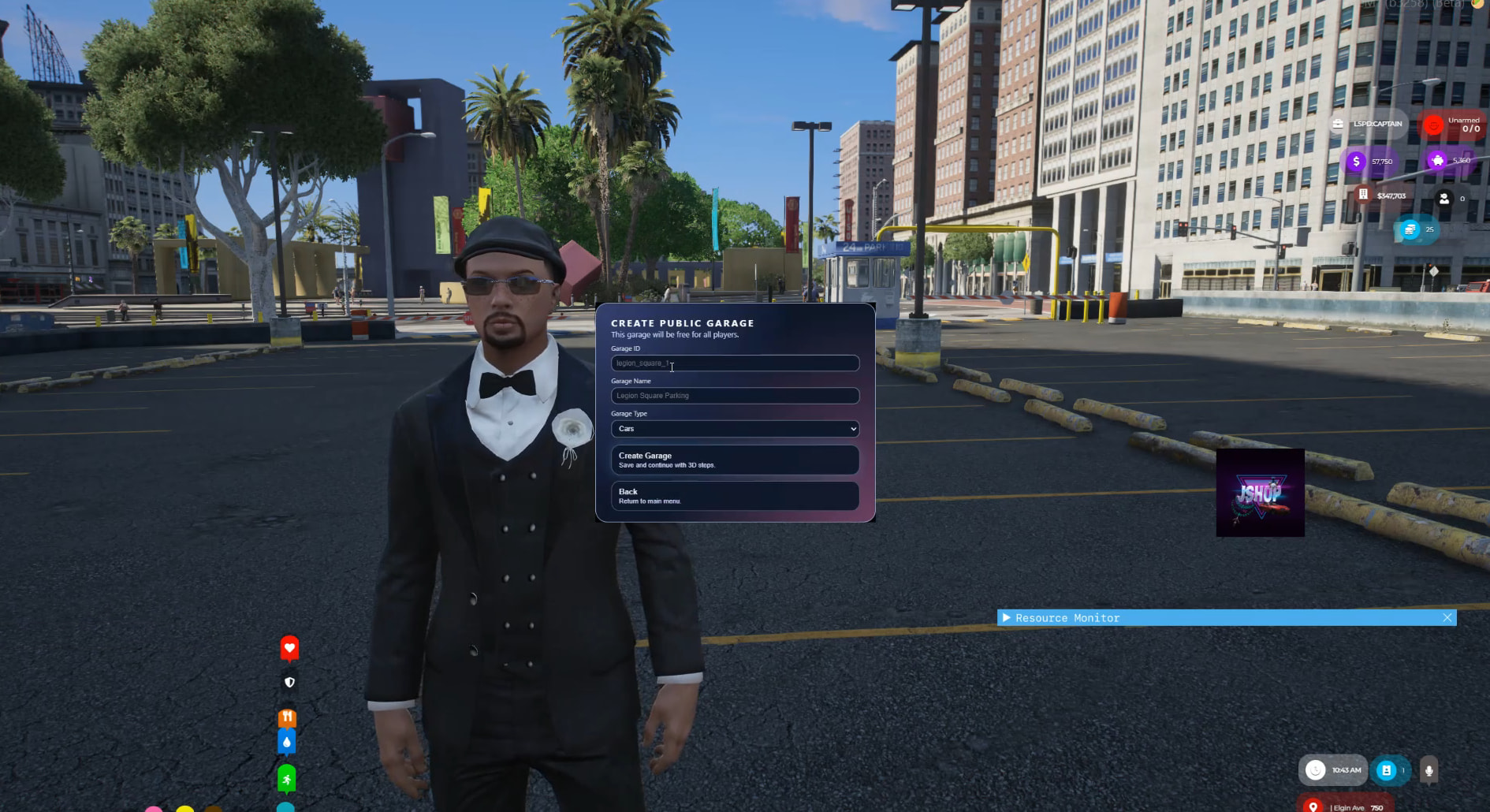
Task: Open the Garage Type dropdown
Action: point(734,429)
